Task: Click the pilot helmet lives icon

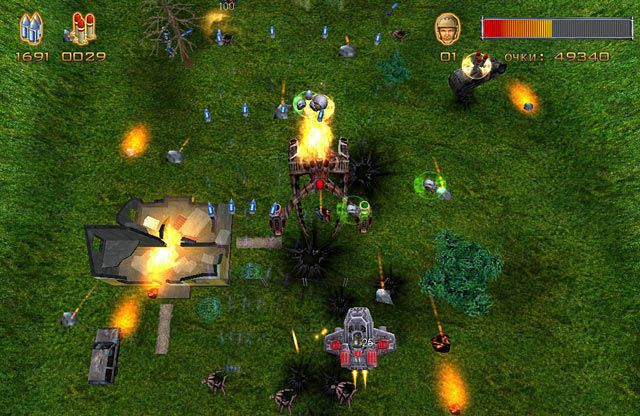Action: pyautogui.click(x=448, y=29)
